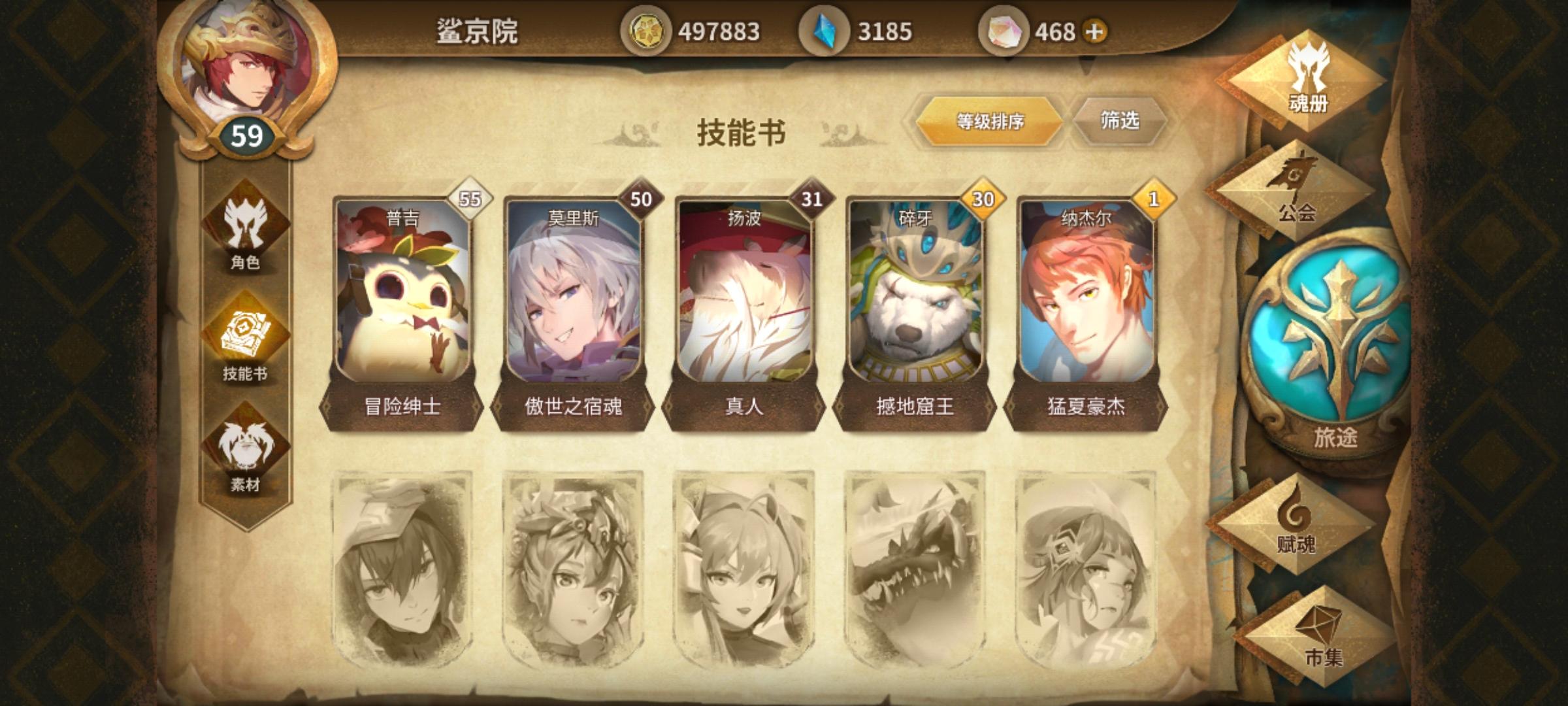Viewport: 1568px width, 706px height.
Task: Open the 筛选 (Filter) options
Action: (x=1125, y=122)
